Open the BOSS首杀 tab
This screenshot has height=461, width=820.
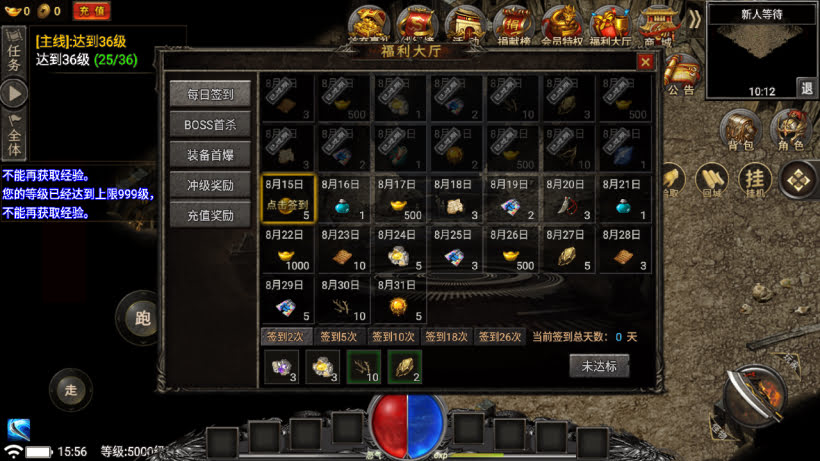coord(210,125)
